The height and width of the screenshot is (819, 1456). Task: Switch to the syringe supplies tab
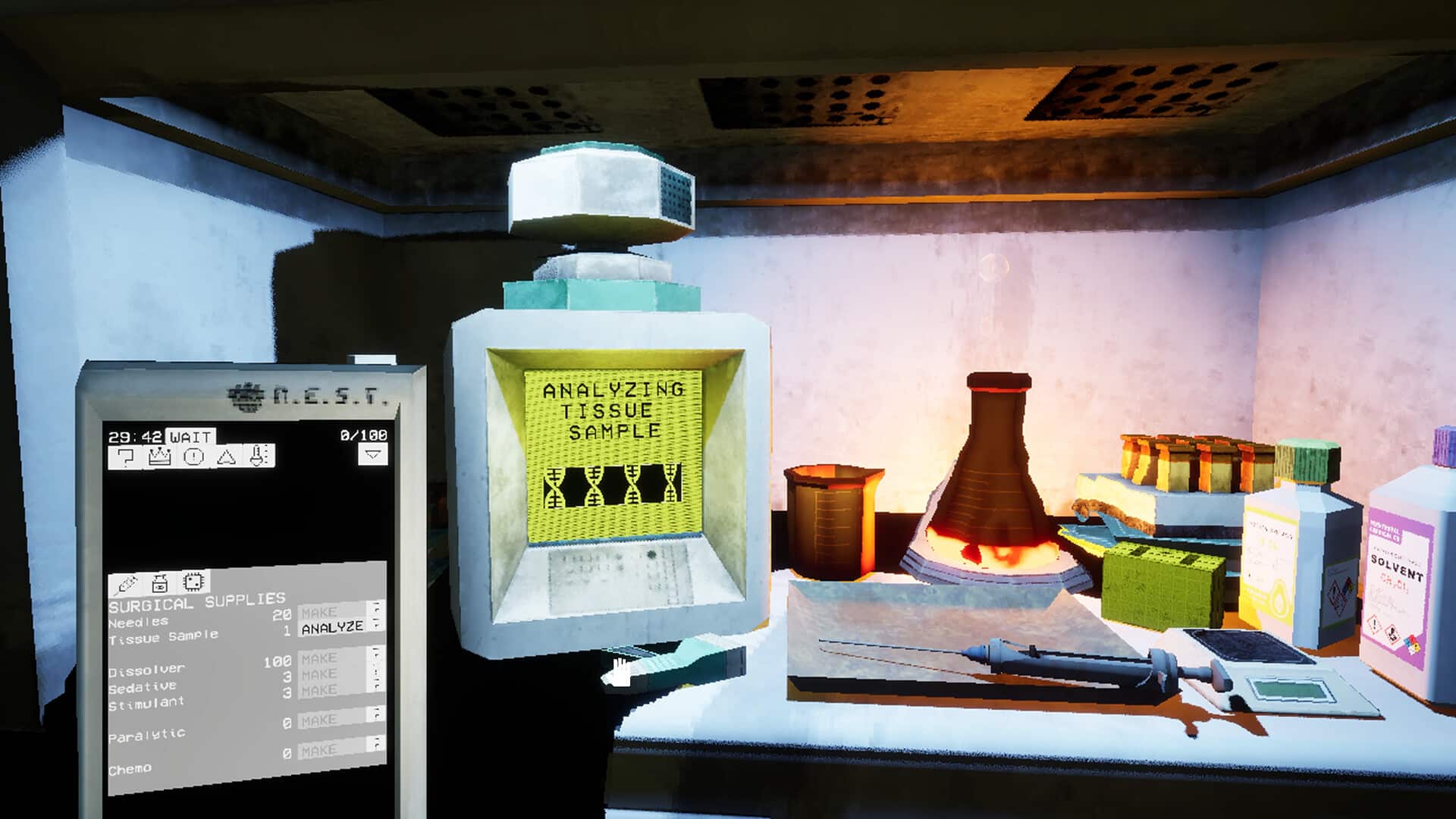click(x=126, y=585)
